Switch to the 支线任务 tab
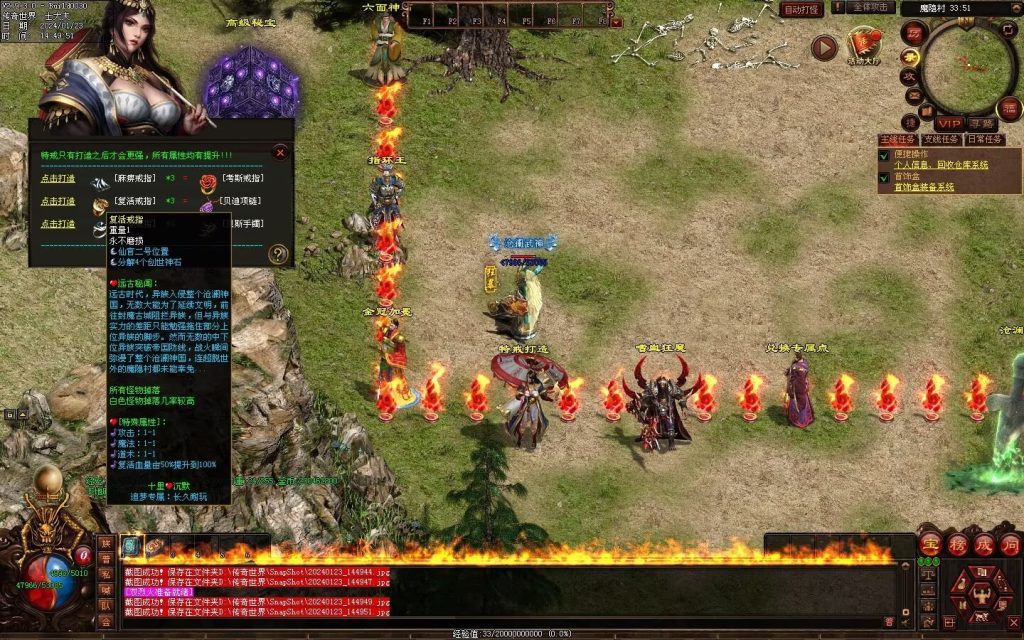The height and width of the screenshot is (640, 1024). click(x=940, y=139)
